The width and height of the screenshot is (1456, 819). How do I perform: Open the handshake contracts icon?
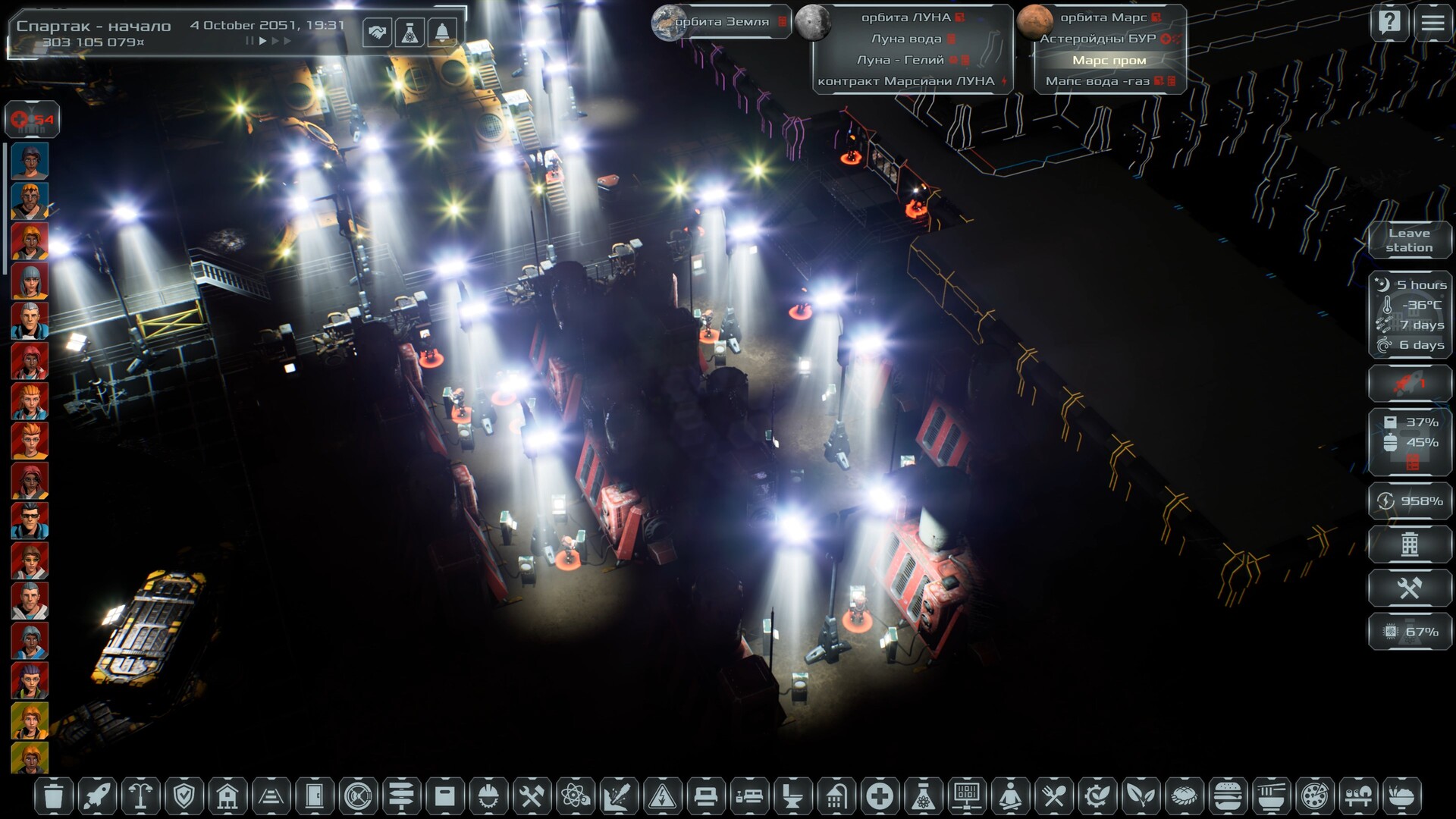tap(377, 33)
